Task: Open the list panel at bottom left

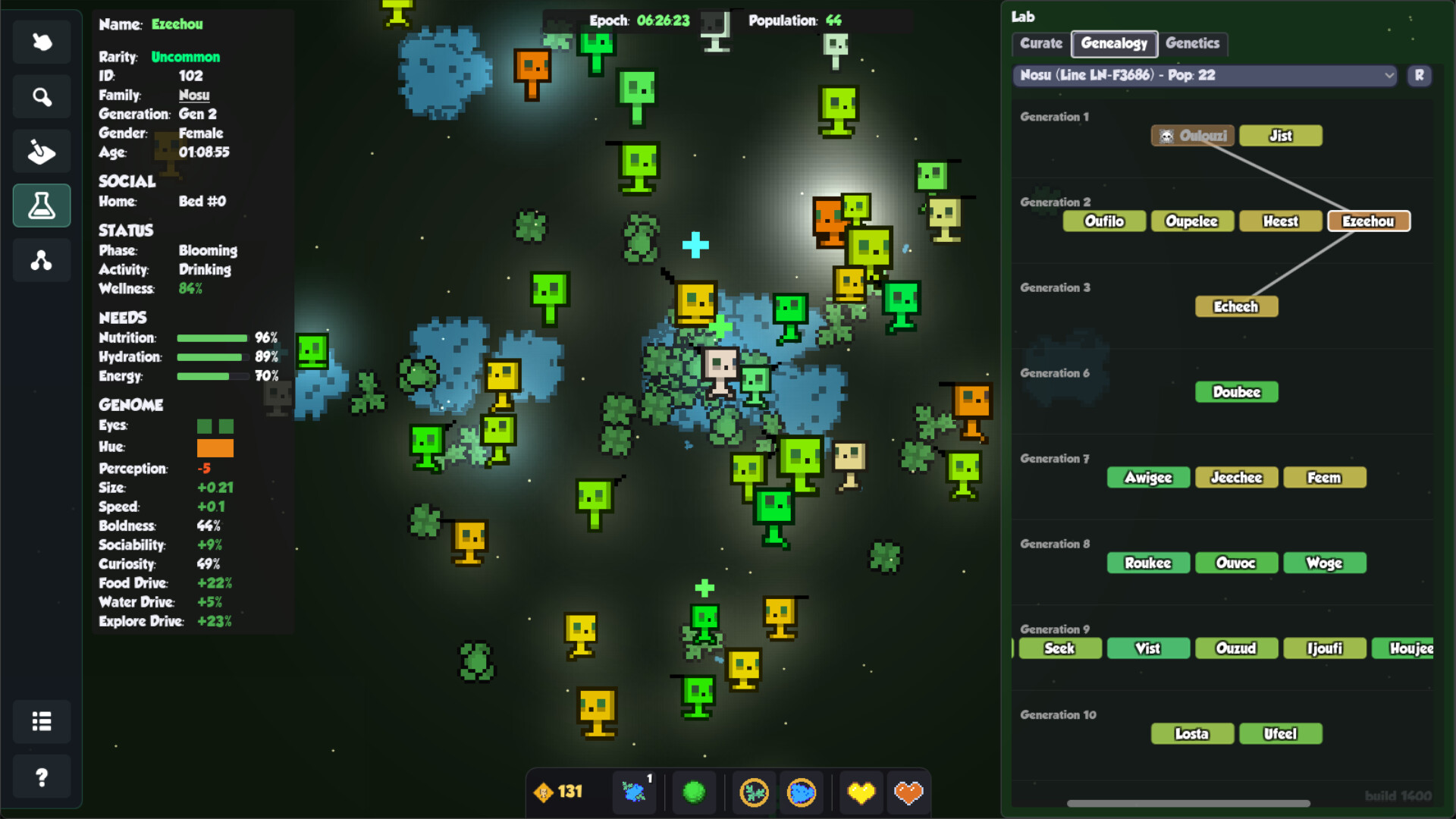Action: coord(42,722)
